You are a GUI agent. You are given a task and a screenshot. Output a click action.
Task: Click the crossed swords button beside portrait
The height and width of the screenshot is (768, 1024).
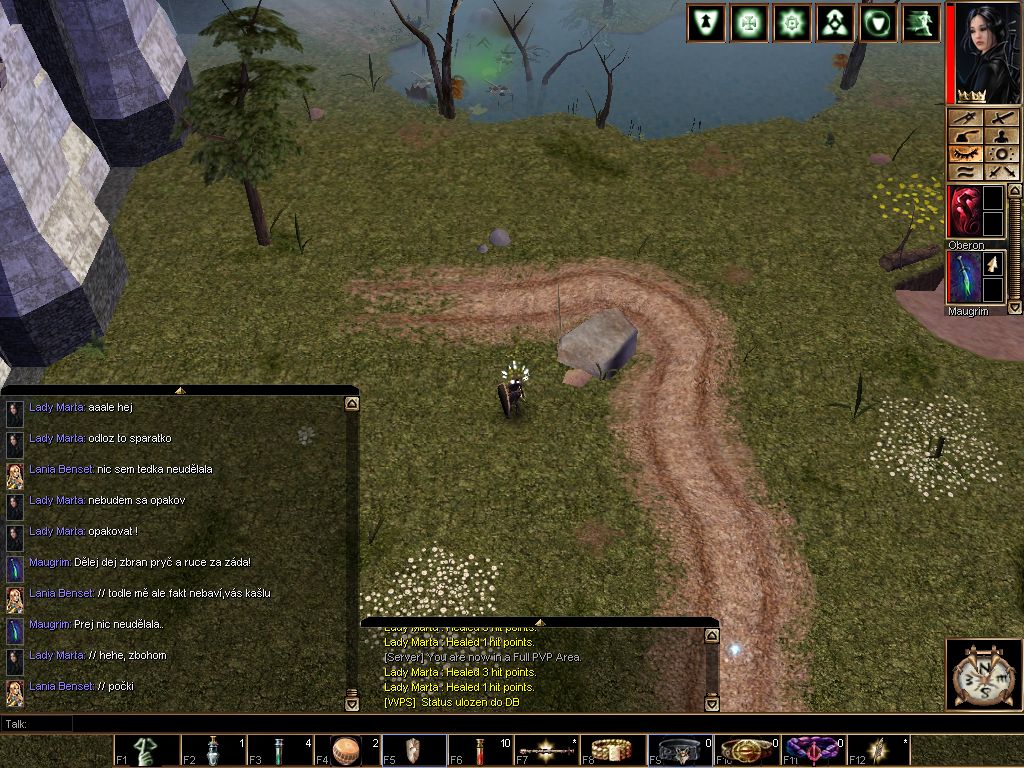[1001, 172]
